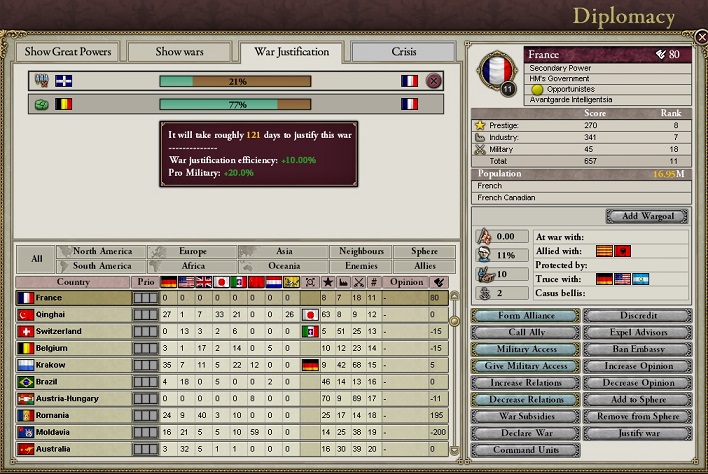Filter the country list by Europe
Image resolution: width=708 pixels, height=474 pixels.
(x=193, y=252)
